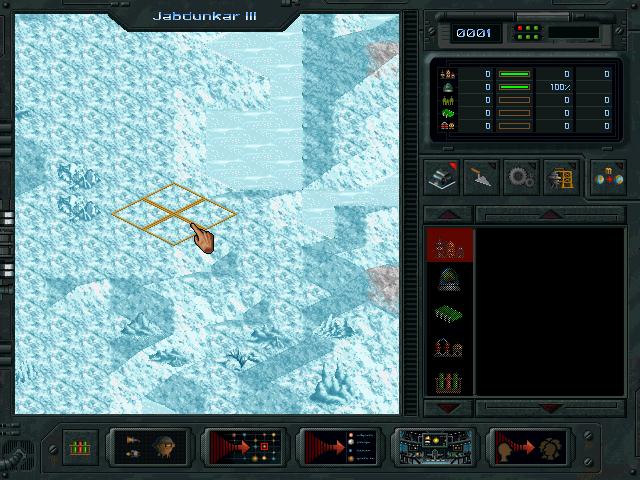Open the colored bar chart statistics
This screenshot has height=480, width=640.
[80, 446]
